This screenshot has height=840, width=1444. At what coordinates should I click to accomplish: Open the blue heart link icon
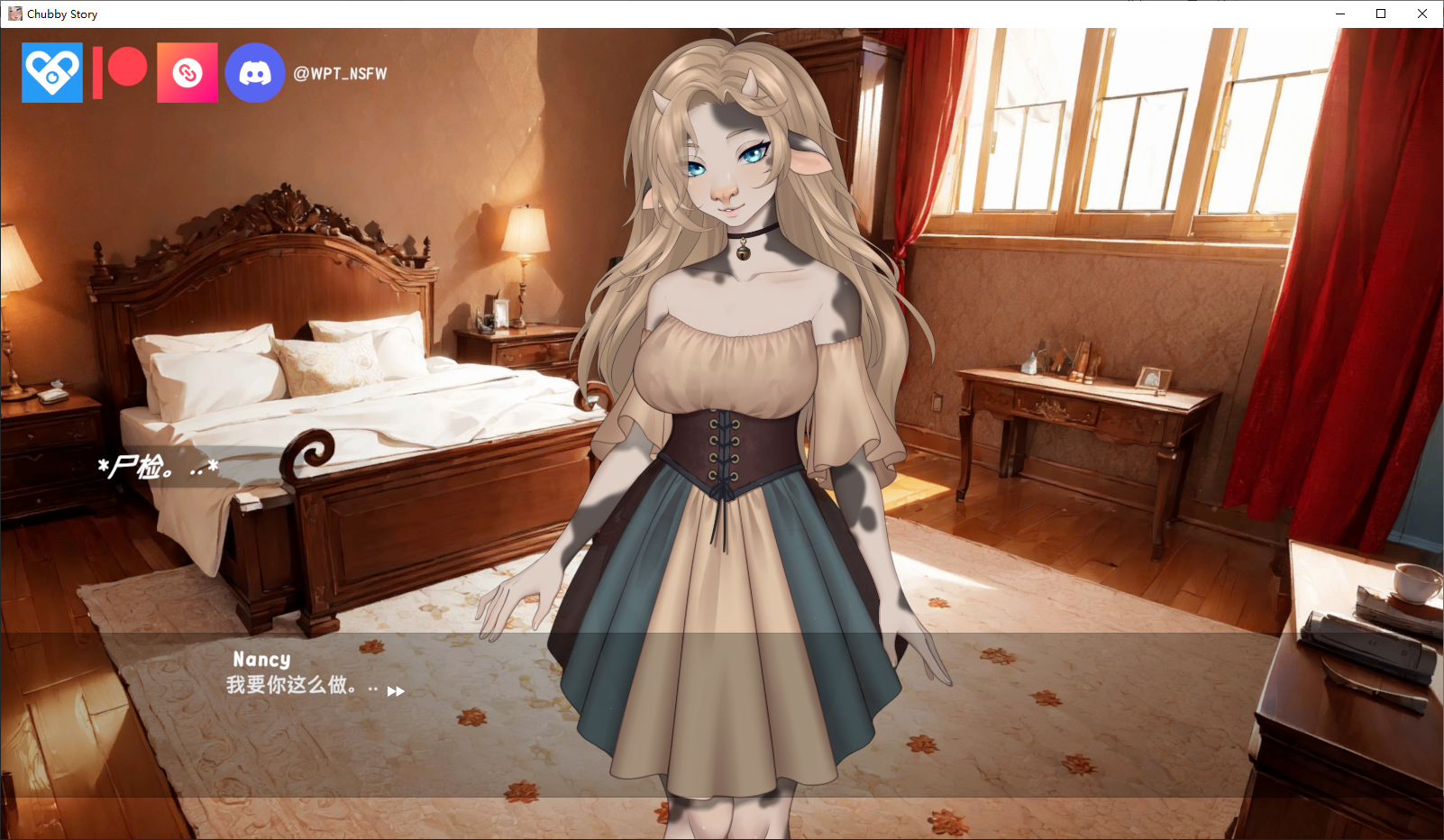52,73
